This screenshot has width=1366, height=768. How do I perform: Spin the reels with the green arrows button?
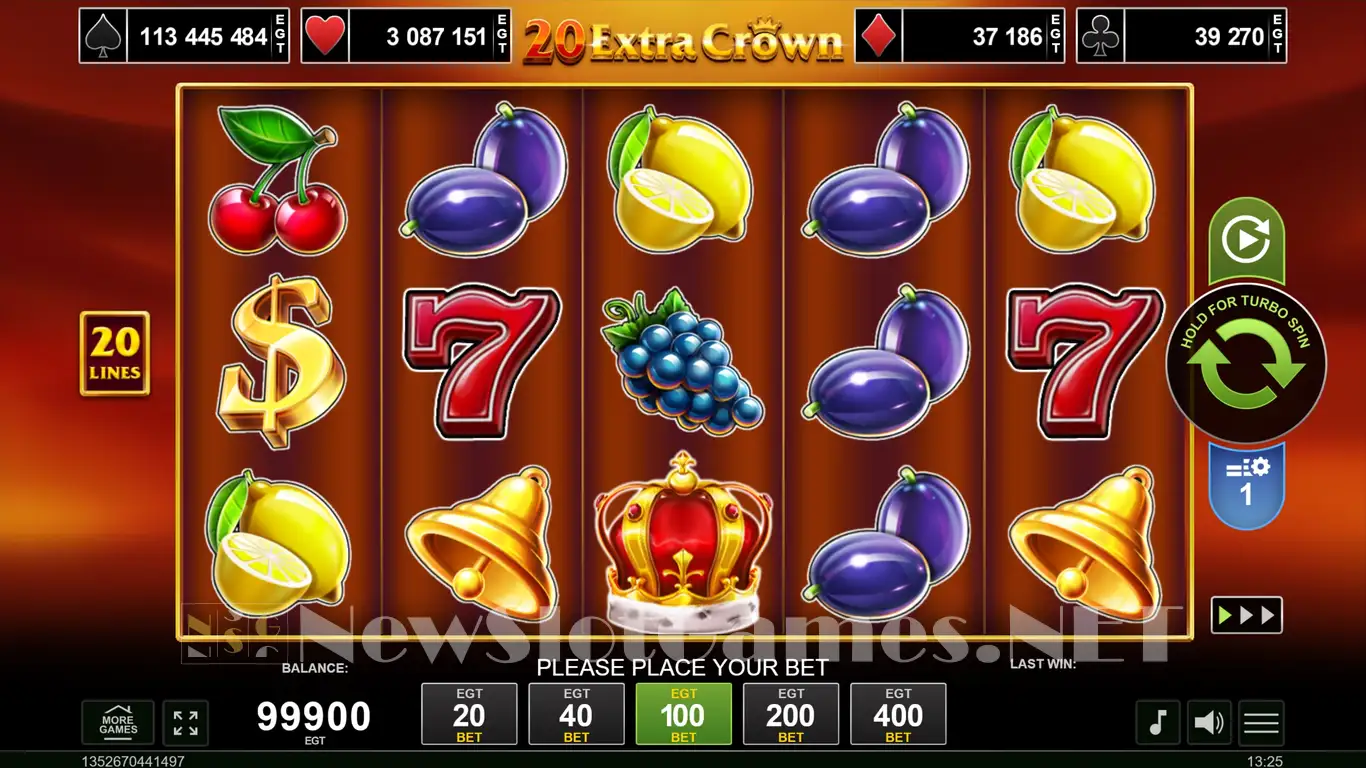point(1246,366)
